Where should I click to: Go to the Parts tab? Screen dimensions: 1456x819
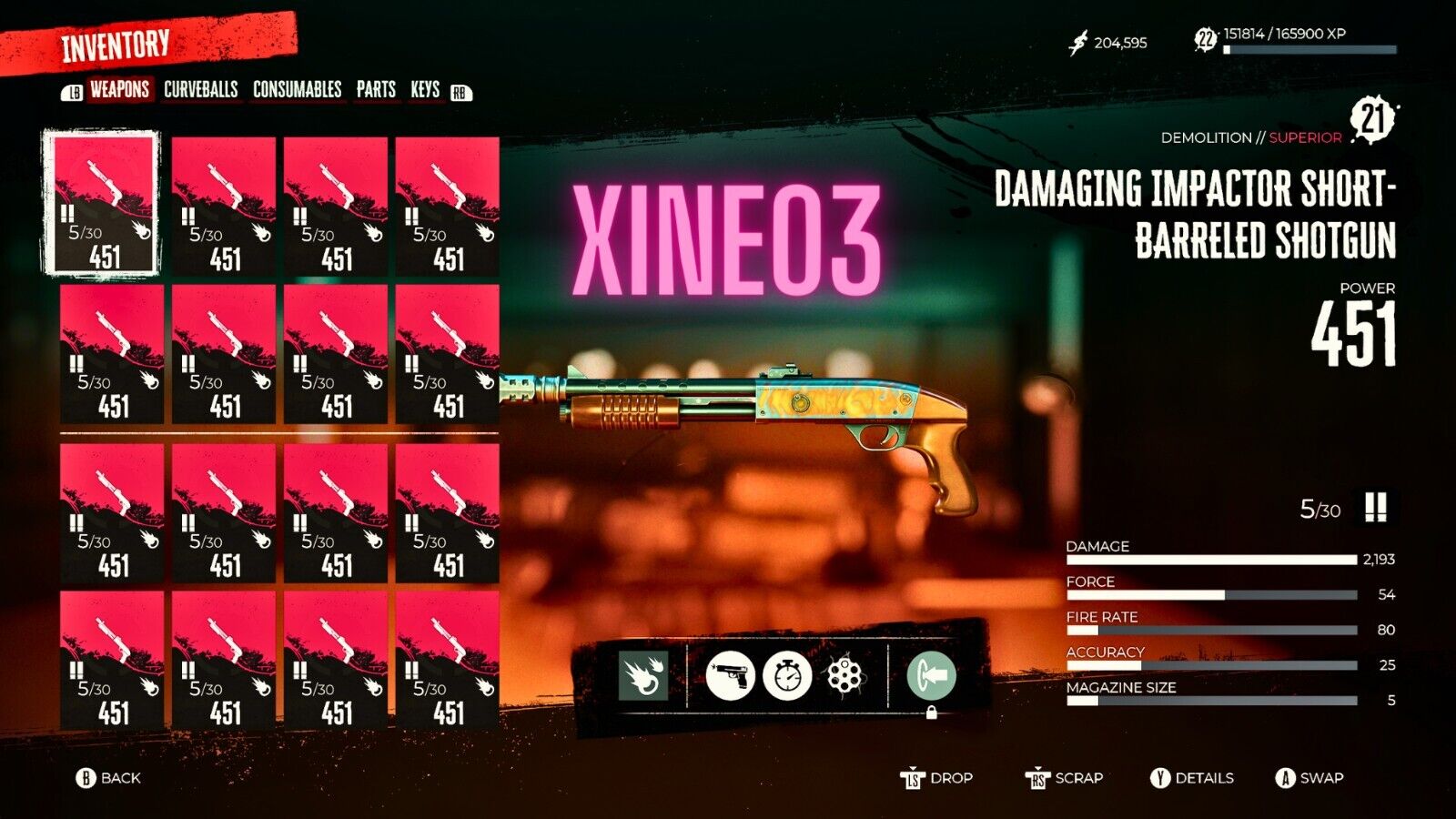(376, 89)
